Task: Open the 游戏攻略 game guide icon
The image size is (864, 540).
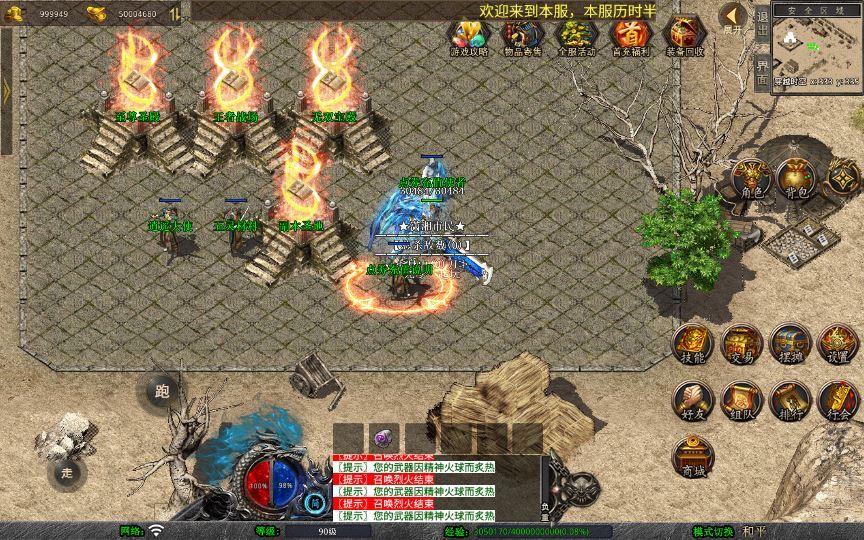Action: 467,36
